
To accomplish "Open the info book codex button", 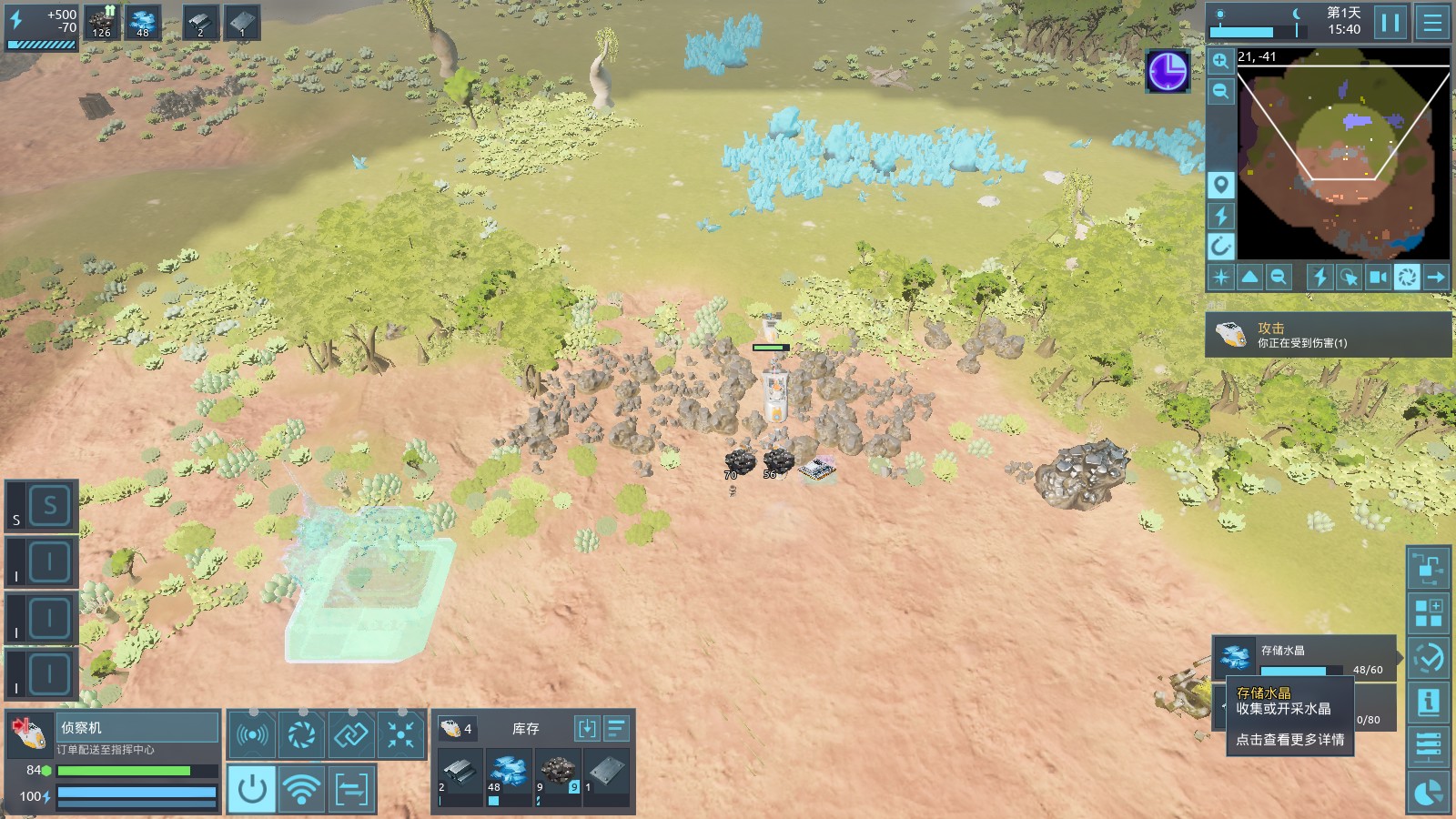I will coord(1428,703).
